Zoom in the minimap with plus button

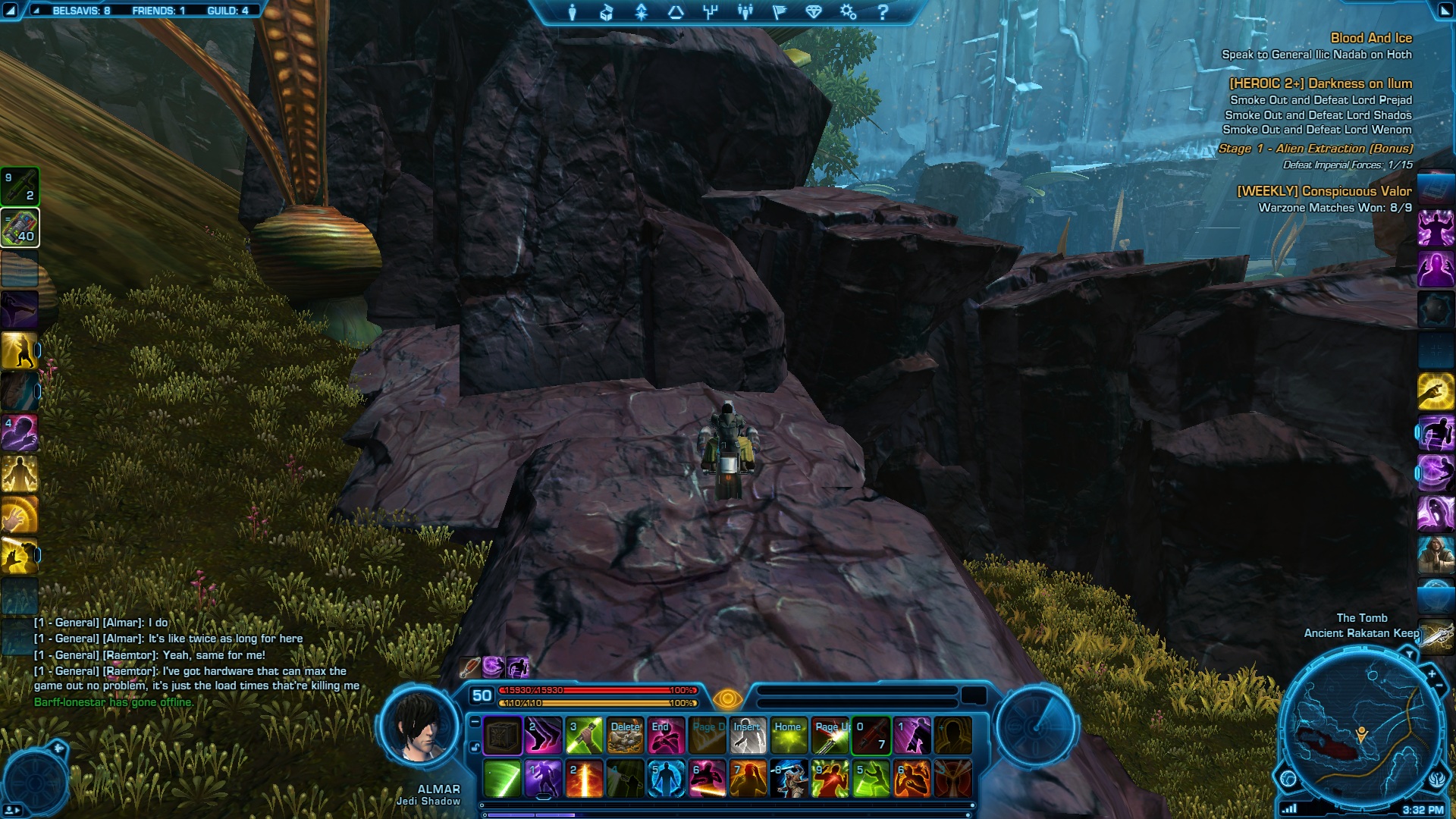tap(1432, 673)
